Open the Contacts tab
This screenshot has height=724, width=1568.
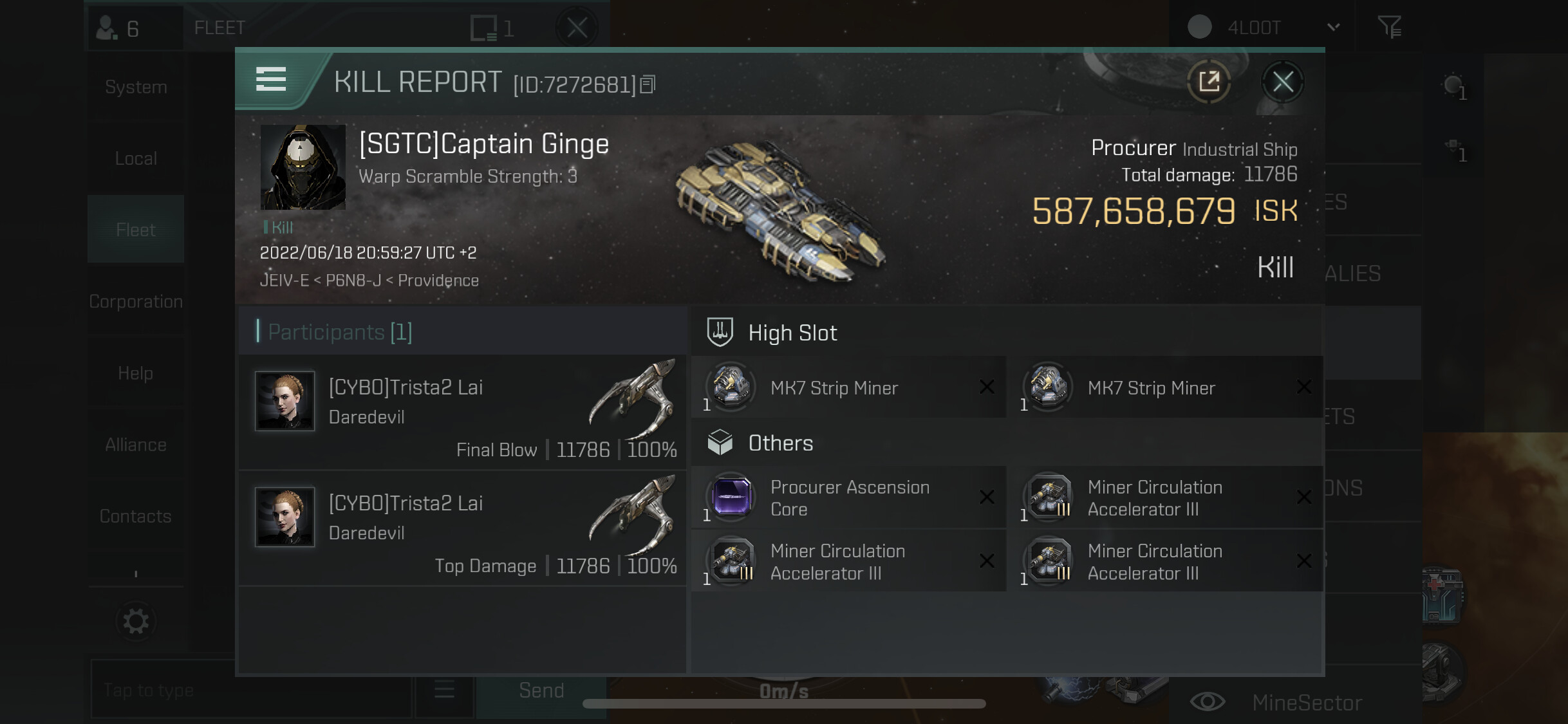pos(136,515)
